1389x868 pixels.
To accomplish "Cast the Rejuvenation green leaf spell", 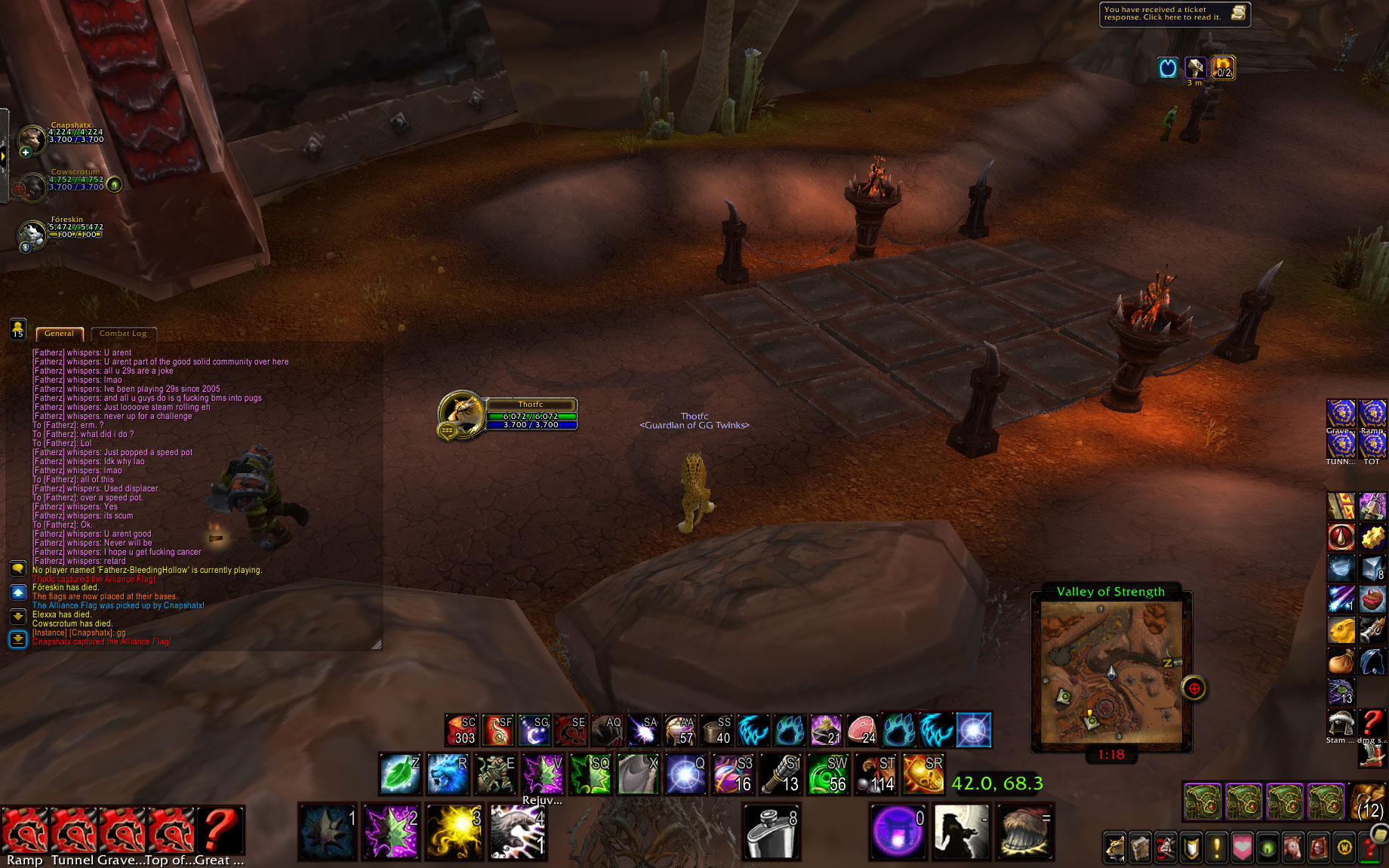I will [x=399, y=774].
